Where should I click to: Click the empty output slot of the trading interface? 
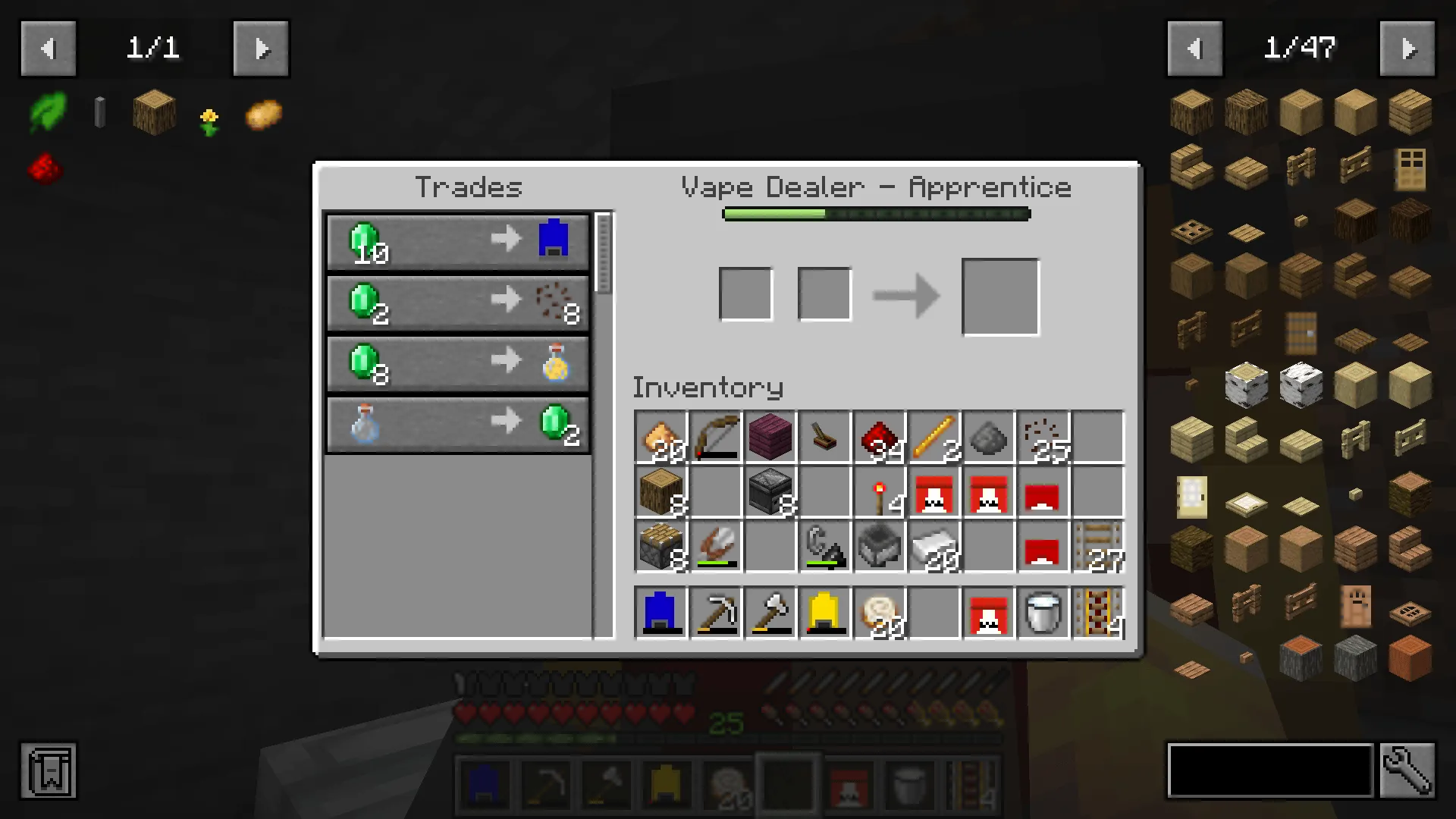(x=999, y=296)
